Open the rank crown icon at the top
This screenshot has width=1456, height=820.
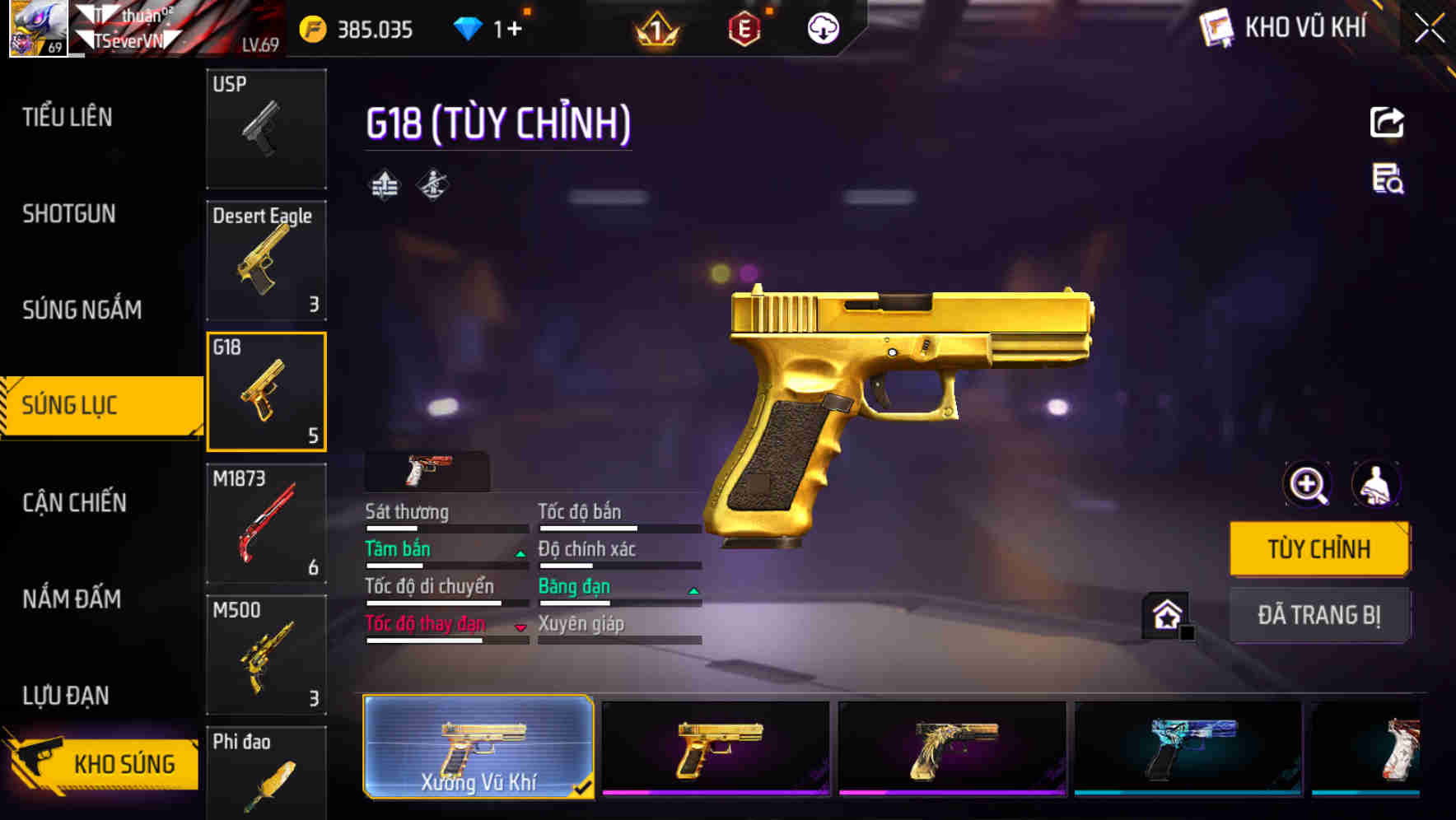pyautogui.click(x=659, y=28)
